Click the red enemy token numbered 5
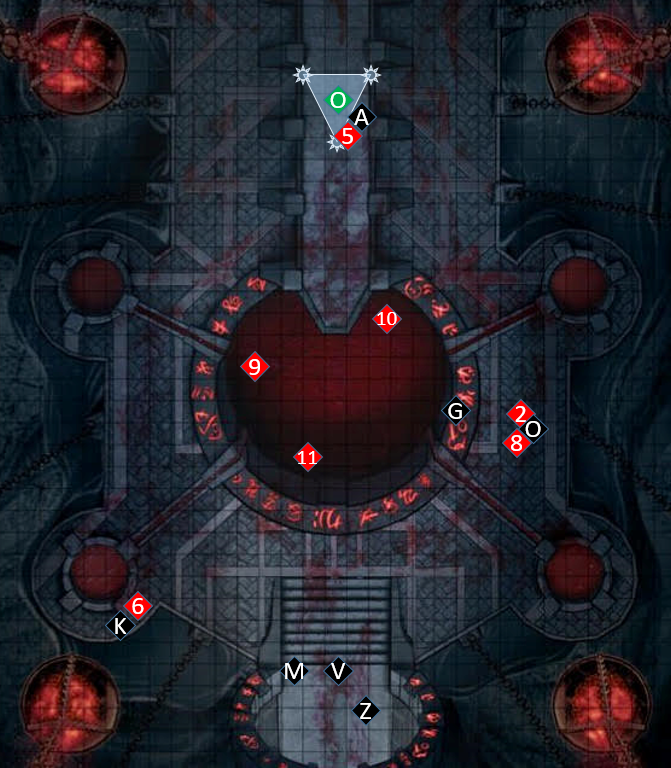The height and width of the screenshot is (768, 671). click(347, 136)
